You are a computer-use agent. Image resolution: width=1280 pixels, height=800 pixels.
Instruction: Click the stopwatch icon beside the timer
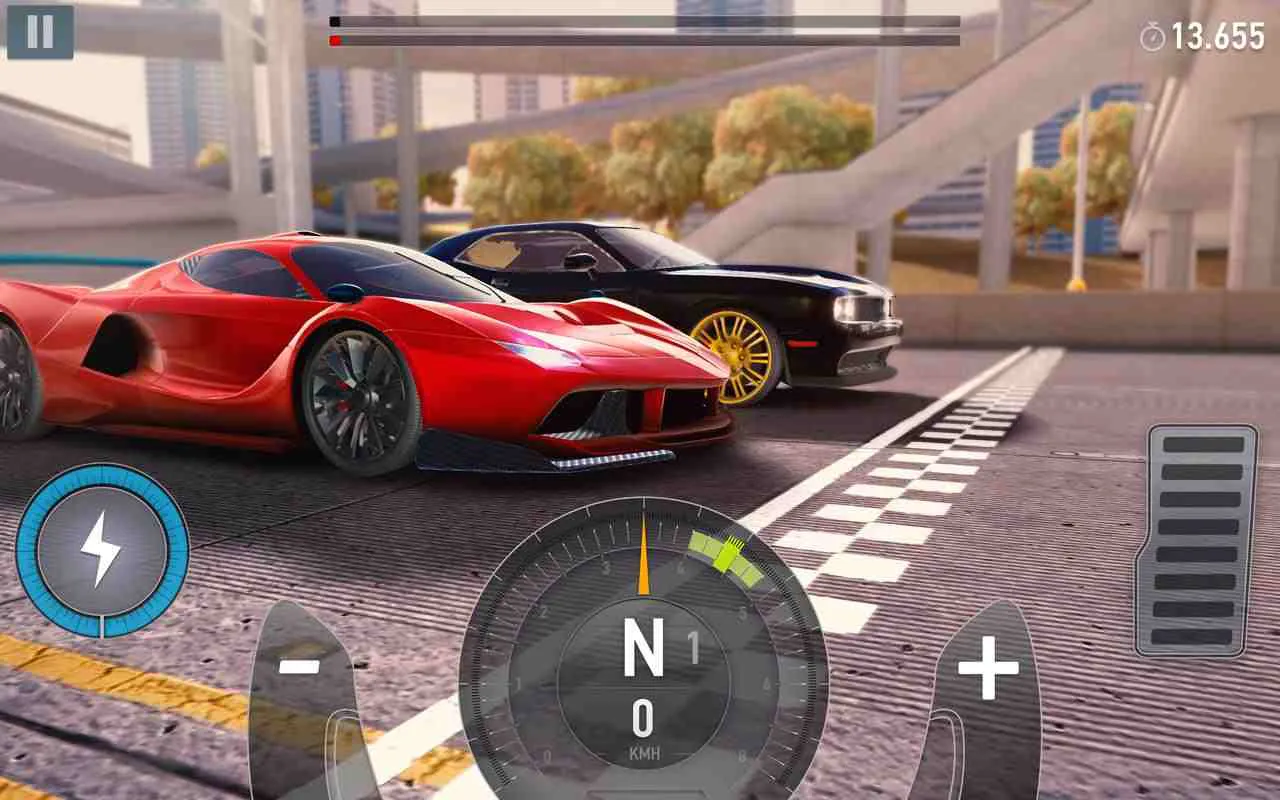point(1152,32)
